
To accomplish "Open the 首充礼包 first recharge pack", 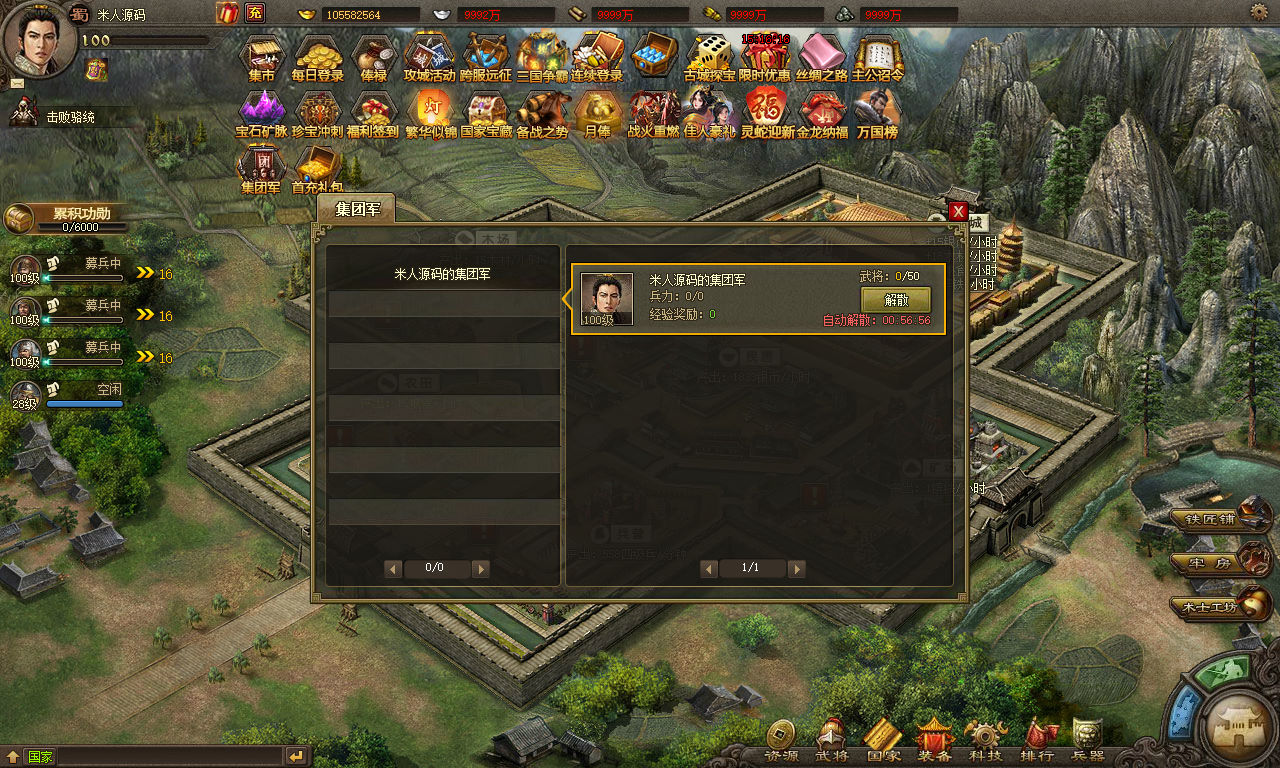I will 318,168.
